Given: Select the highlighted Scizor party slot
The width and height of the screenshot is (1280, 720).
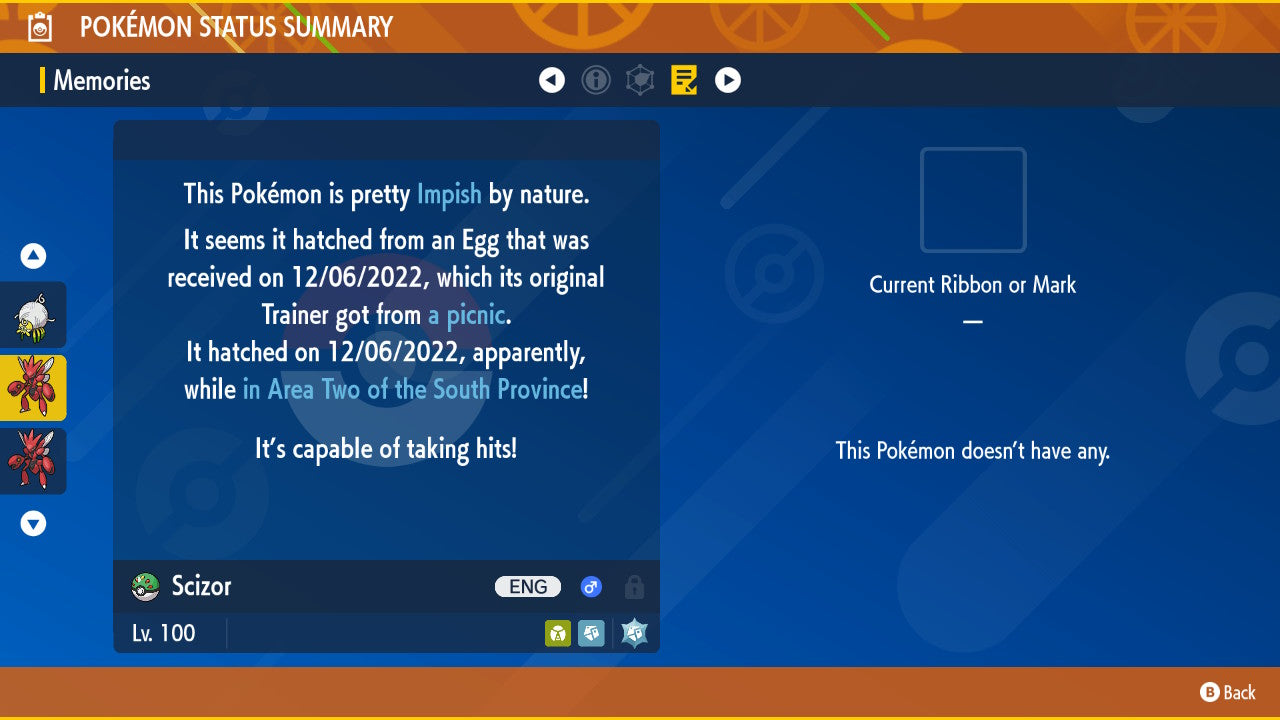Looking at the screenshot, I should click(x=33, y=388).
